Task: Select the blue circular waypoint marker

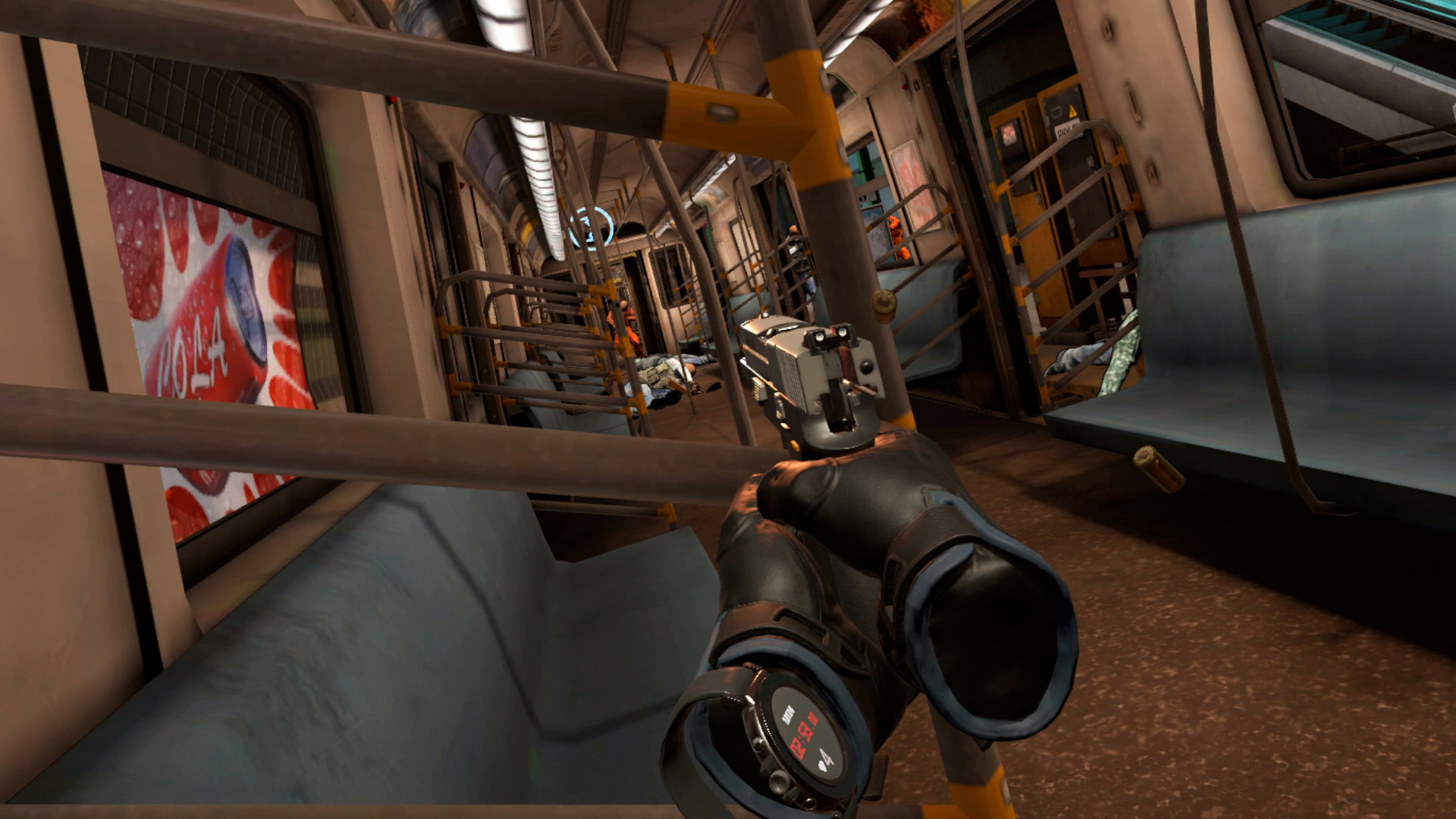Action: [591, 227]
